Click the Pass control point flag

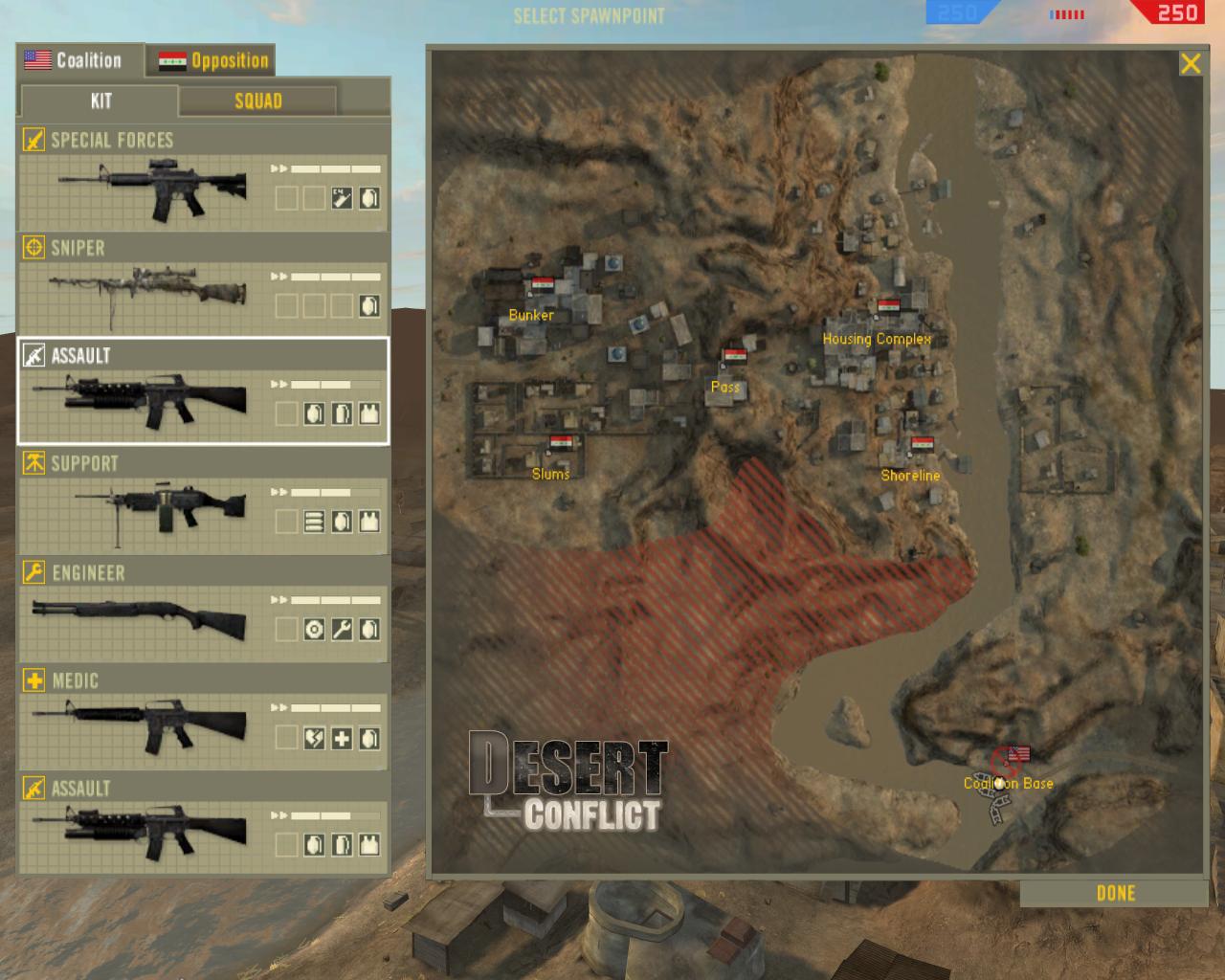[x=735, y=357]
